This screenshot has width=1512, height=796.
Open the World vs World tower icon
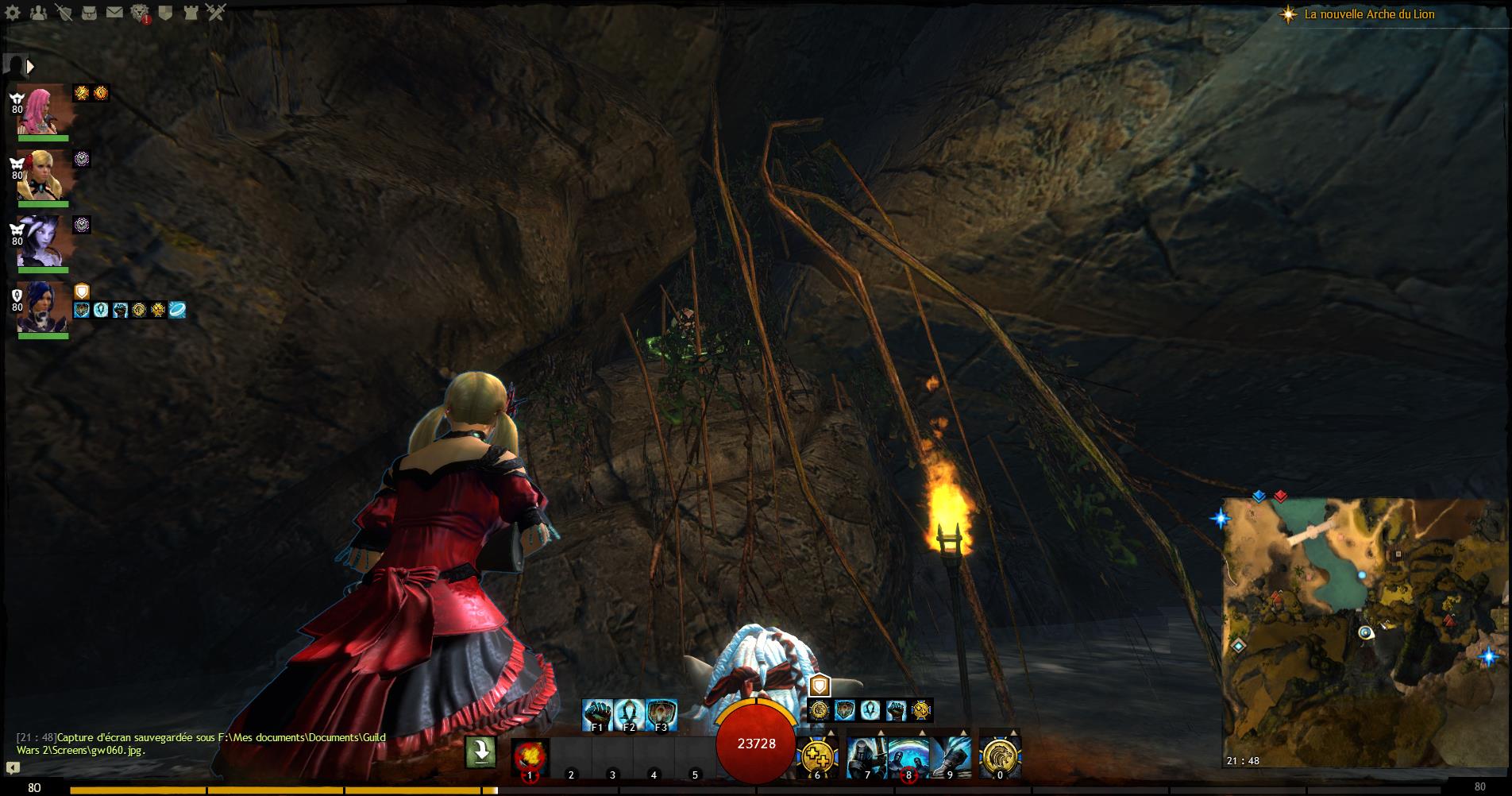coord(191,13)
